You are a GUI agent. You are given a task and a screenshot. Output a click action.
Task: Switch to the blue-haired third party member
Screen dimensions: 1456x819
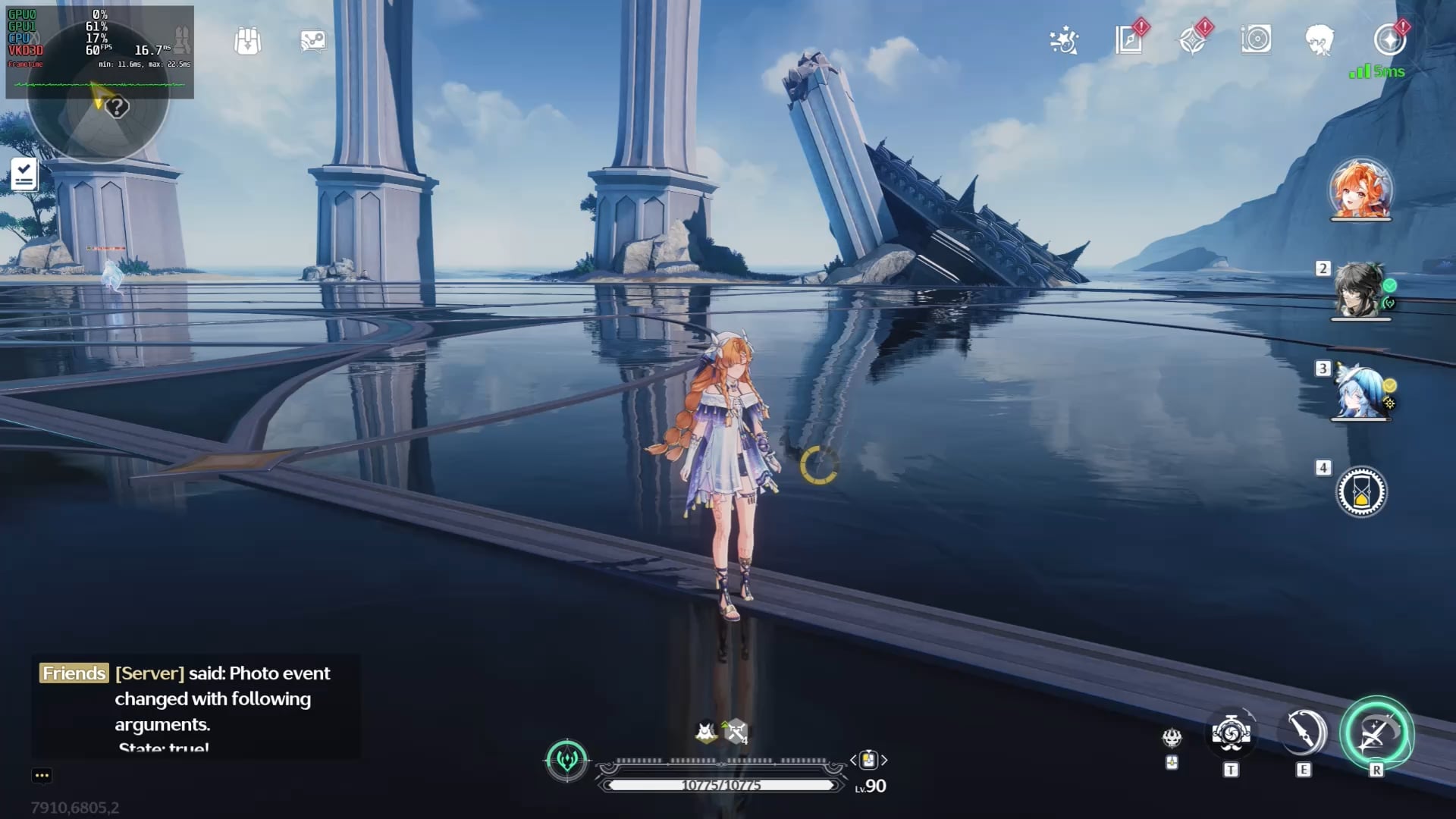click(1360, 391)
